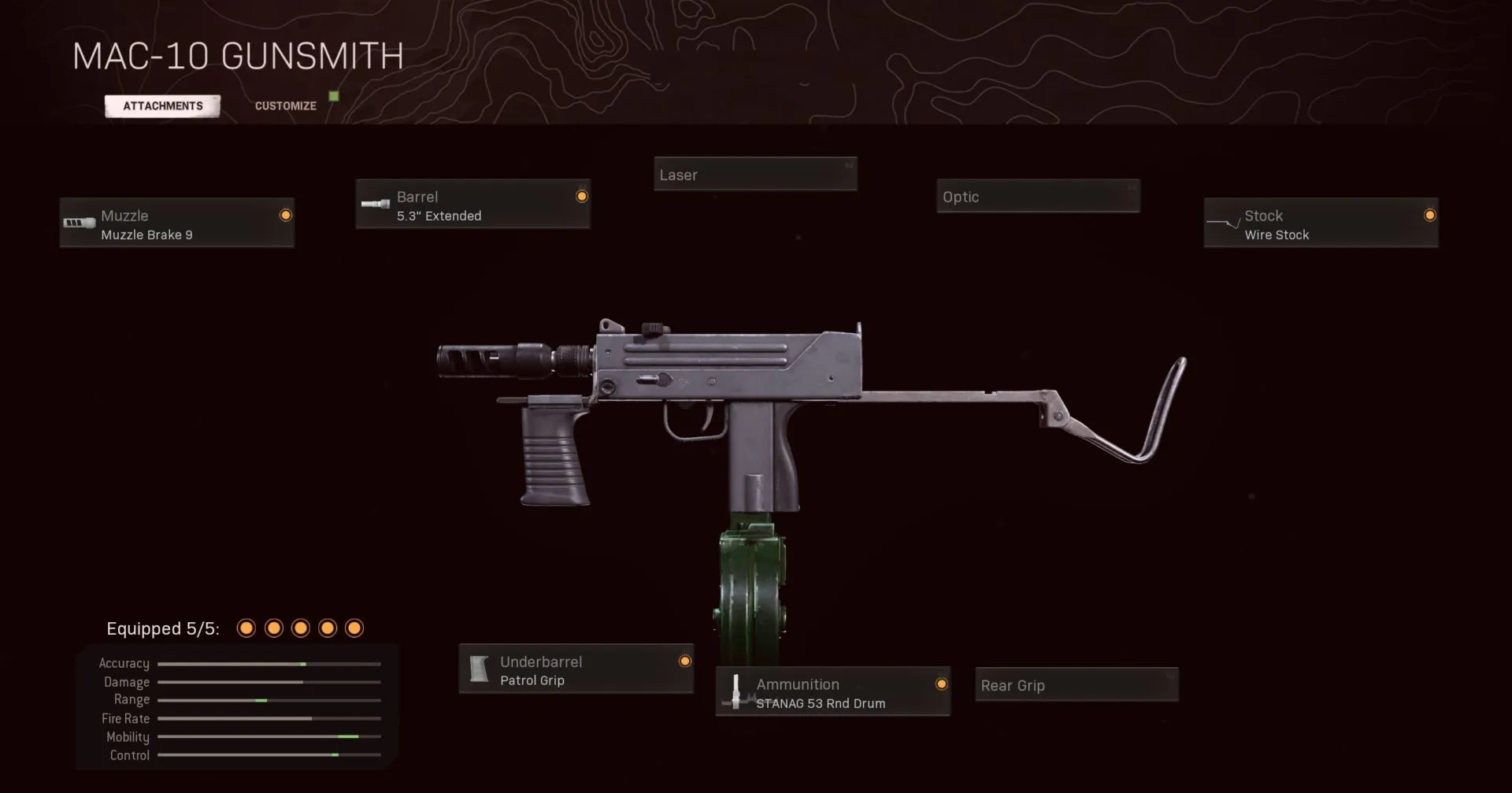Image resolution: width=1512 pixels, height=793 pixels.
Task: Select the STANAG 53 Rnd Drum ammunition slot
Action: tap(832, 692)
